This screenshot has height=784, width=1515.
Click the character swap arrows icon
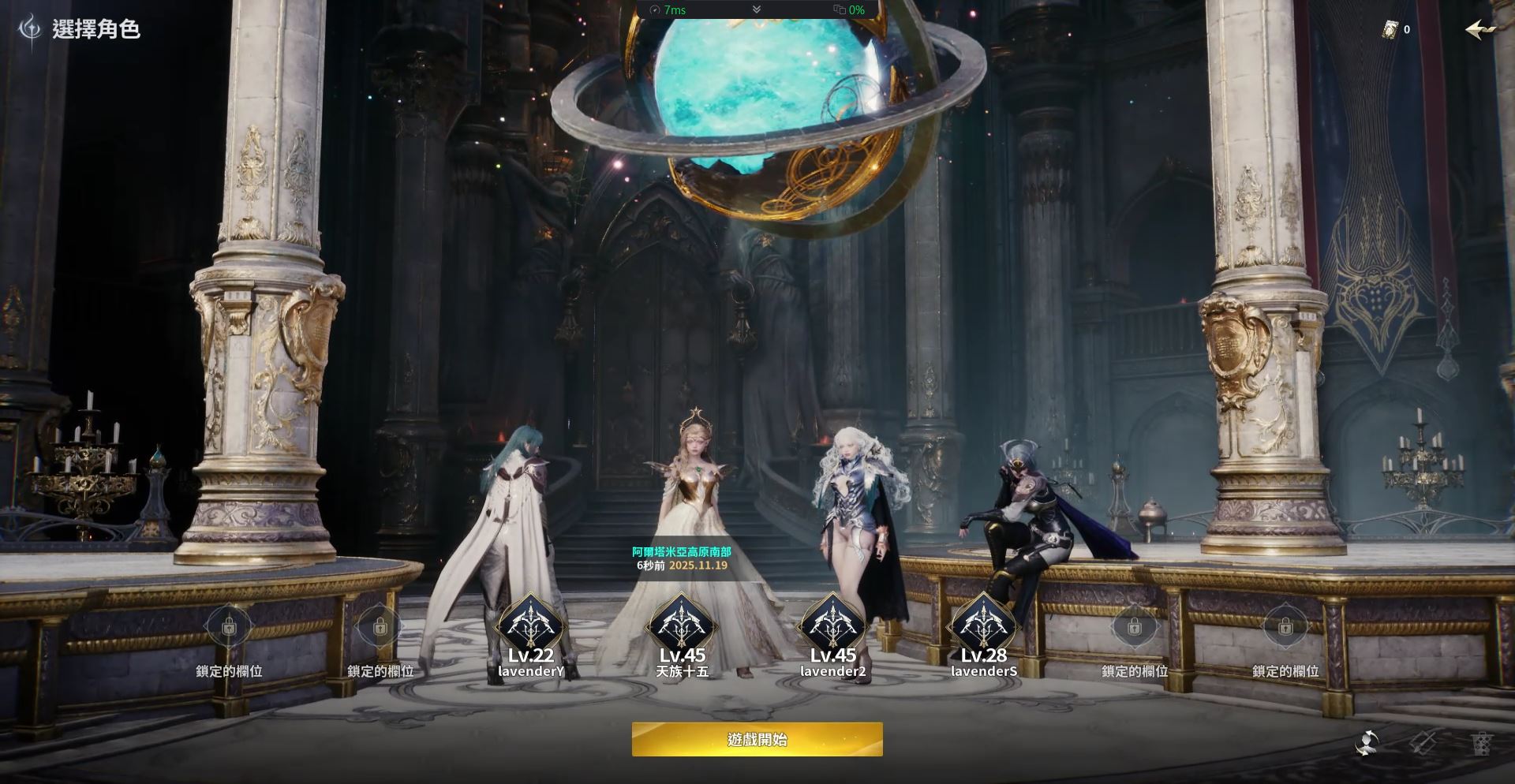tap(1367, 743)
